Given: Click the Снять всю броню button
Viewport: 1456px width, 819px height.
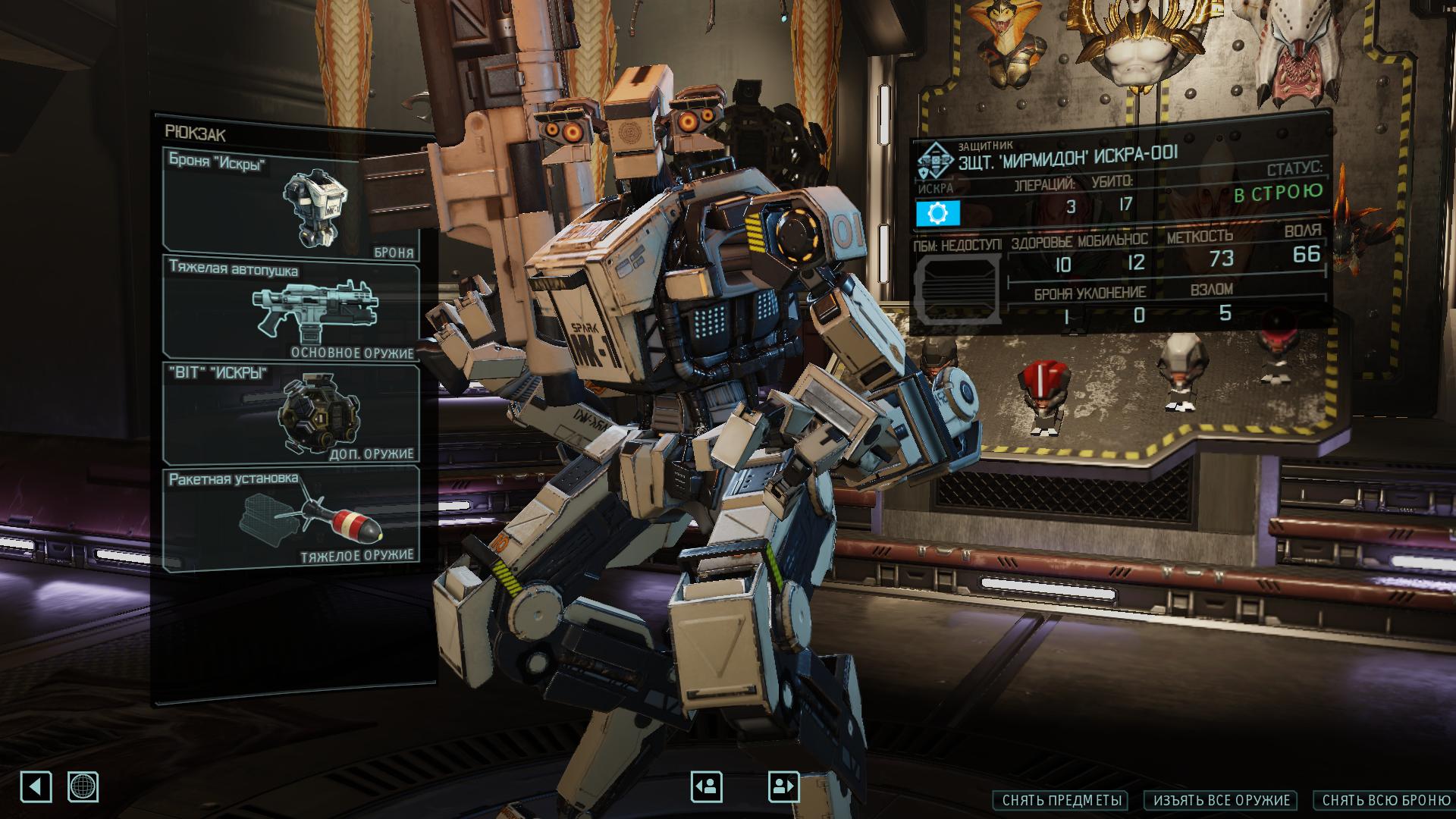Looking at the screenshot, I should coord(1385,800).
